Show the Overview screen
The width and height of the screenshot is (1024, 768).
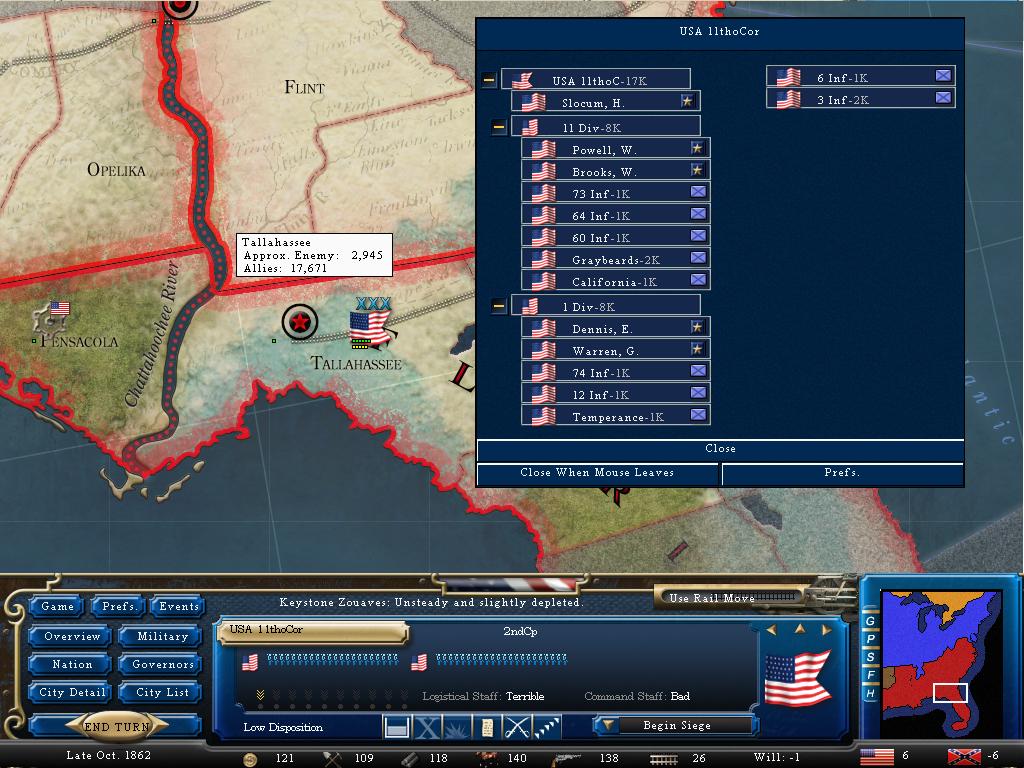coord(72,636)
